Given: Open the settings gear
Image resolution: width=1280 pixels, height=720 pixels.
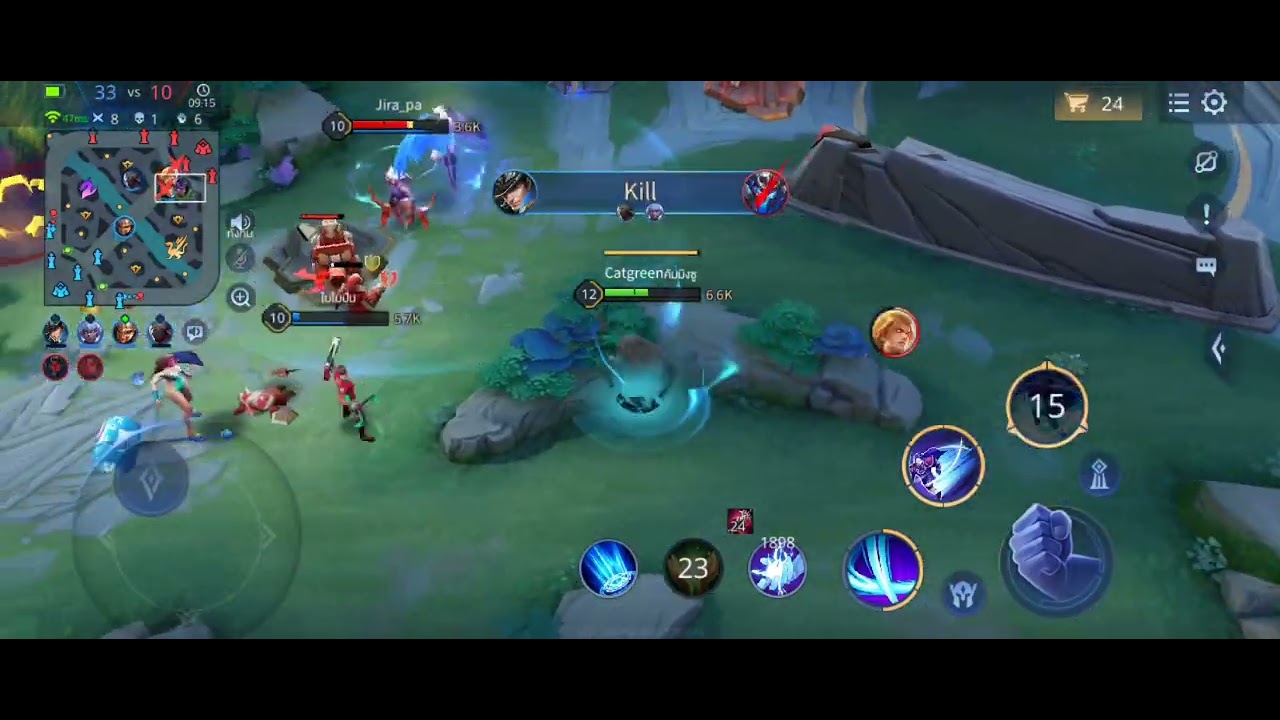Looking at the screenshot, I should 1214,103.
